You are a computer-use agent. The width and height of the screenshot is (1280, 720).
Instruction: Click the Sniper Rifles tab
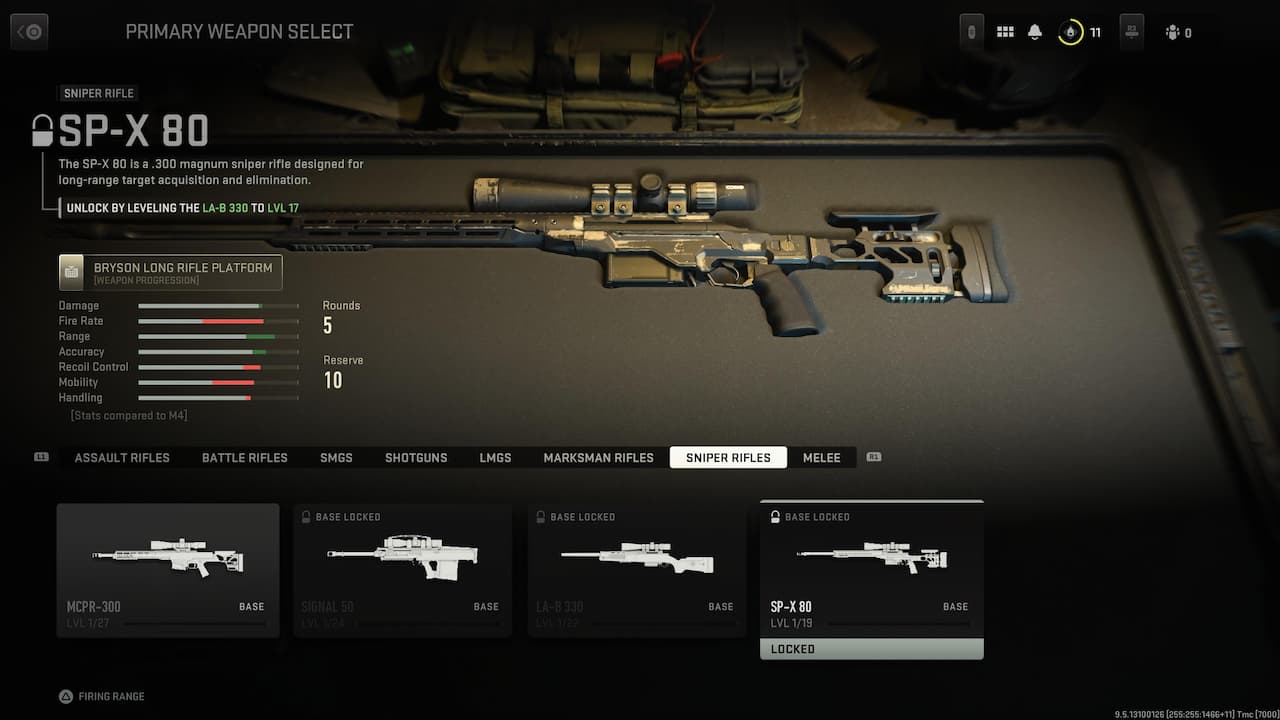728,457
